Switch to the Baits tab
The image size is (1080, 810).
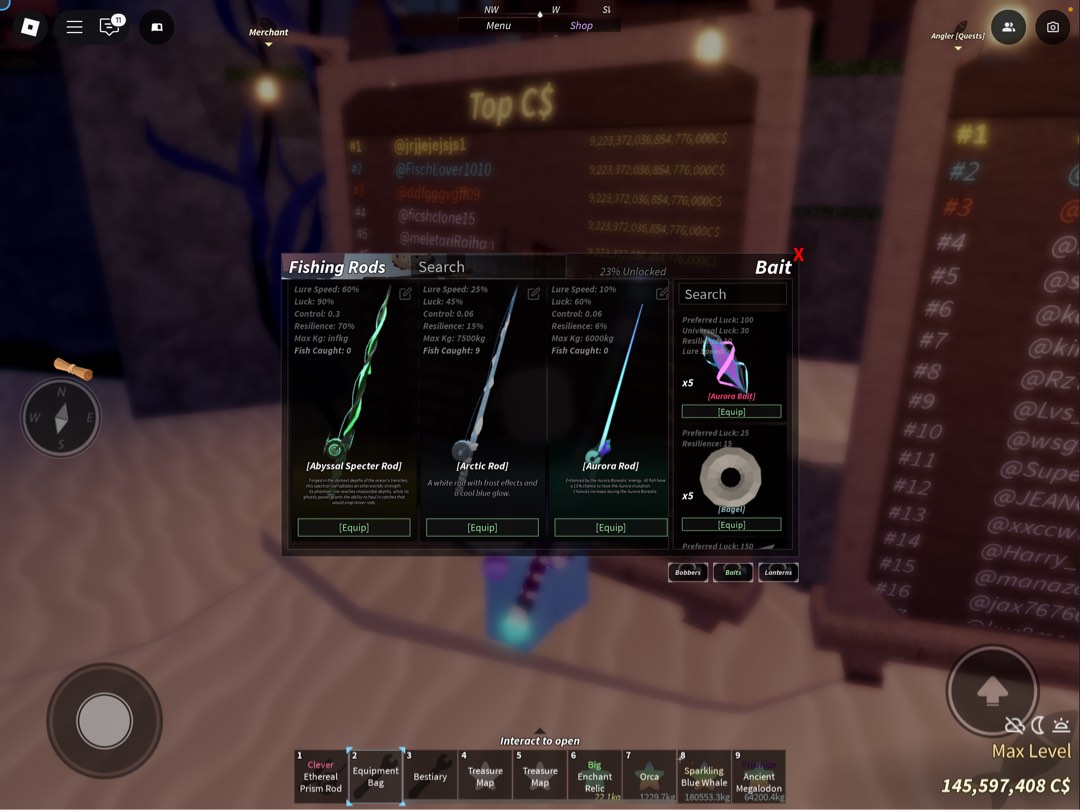point(733,572)
